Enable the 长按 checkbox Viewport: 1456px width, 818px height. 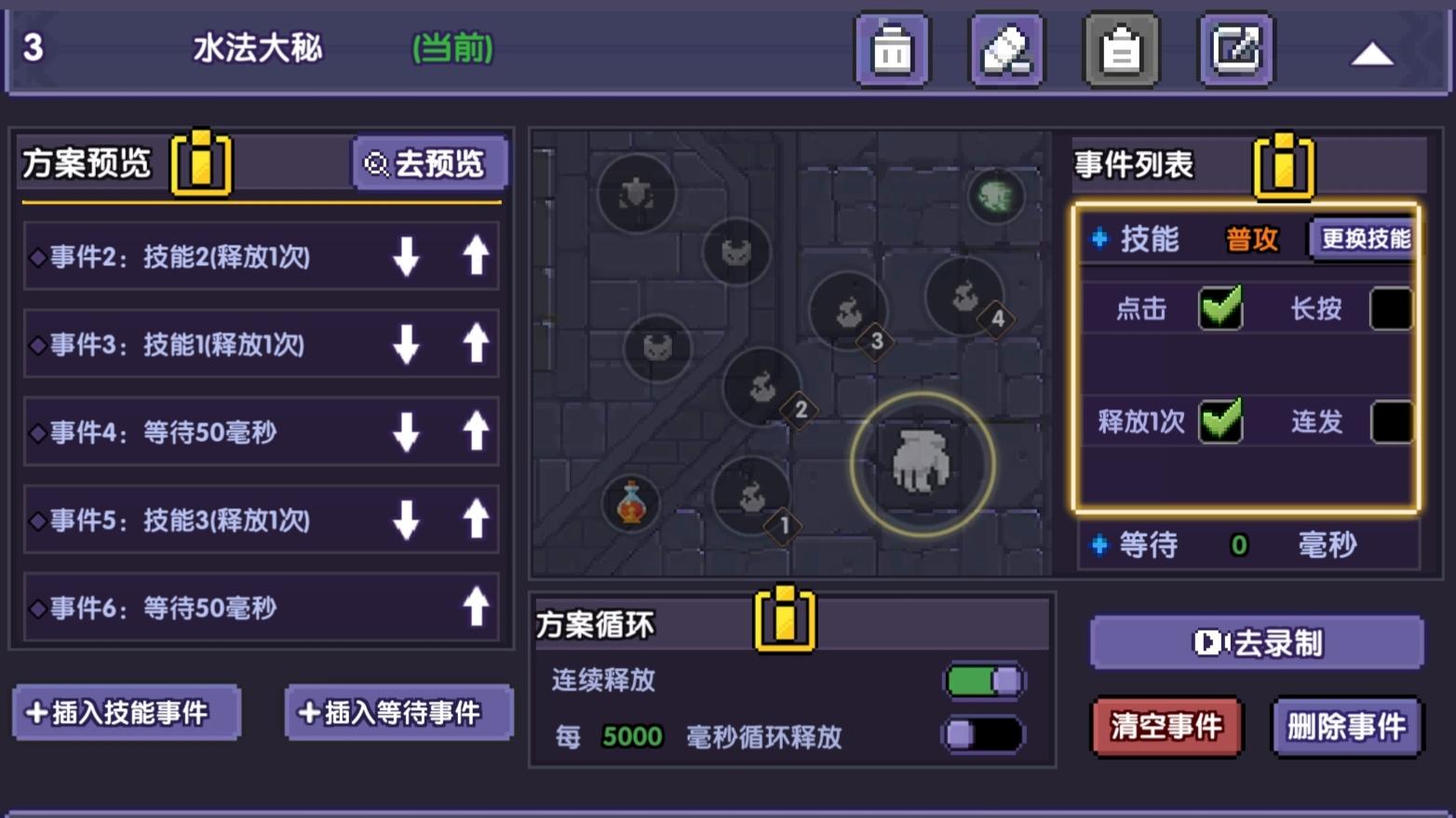click(1389, 308)
